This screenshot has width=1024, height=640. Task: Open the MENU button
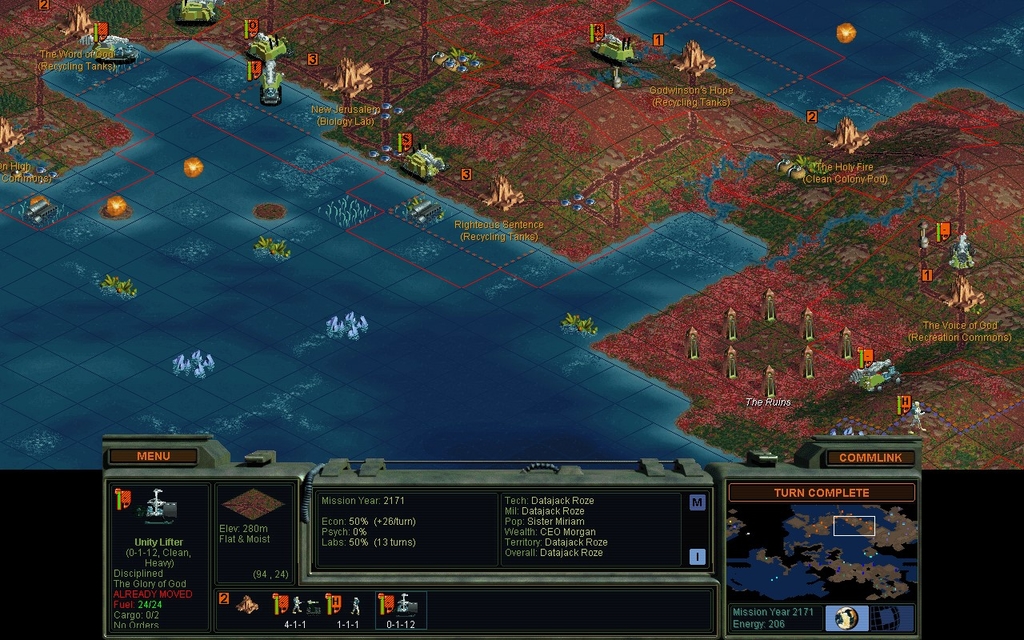153,456
